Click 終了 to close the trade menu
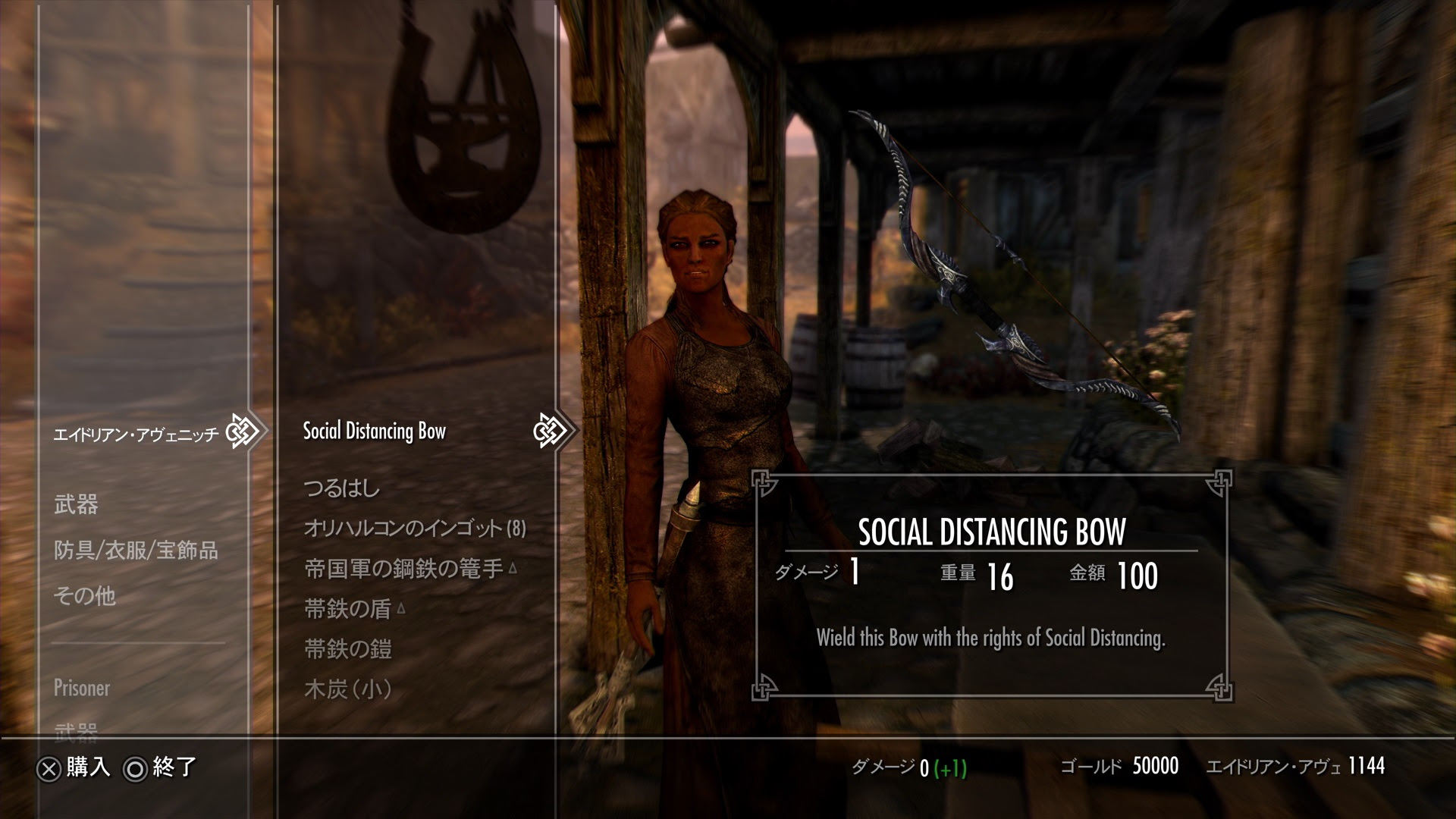This screenshot has width=1456, height=819. 175,768
